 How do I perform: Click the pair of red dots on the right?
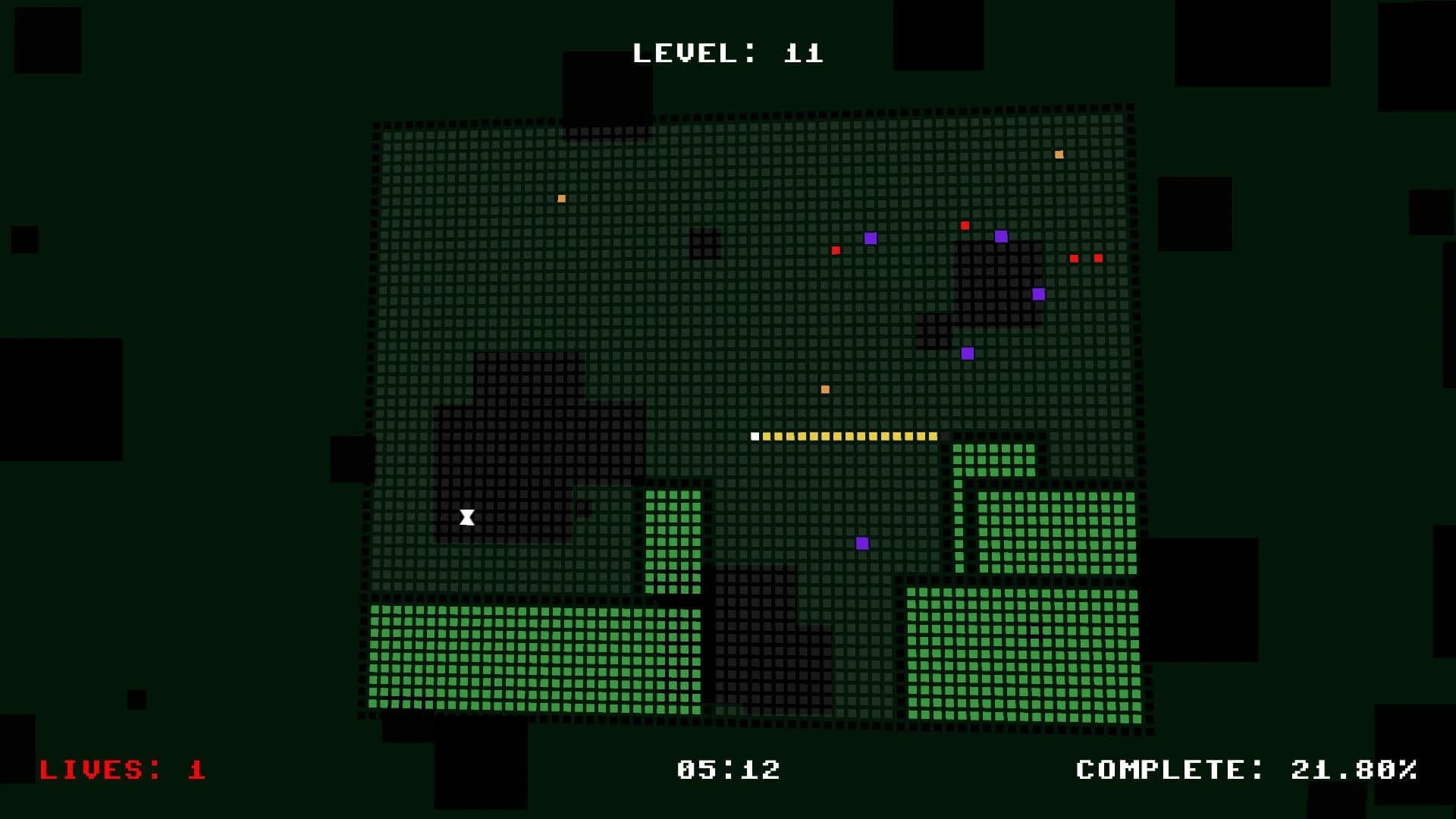1084,258
